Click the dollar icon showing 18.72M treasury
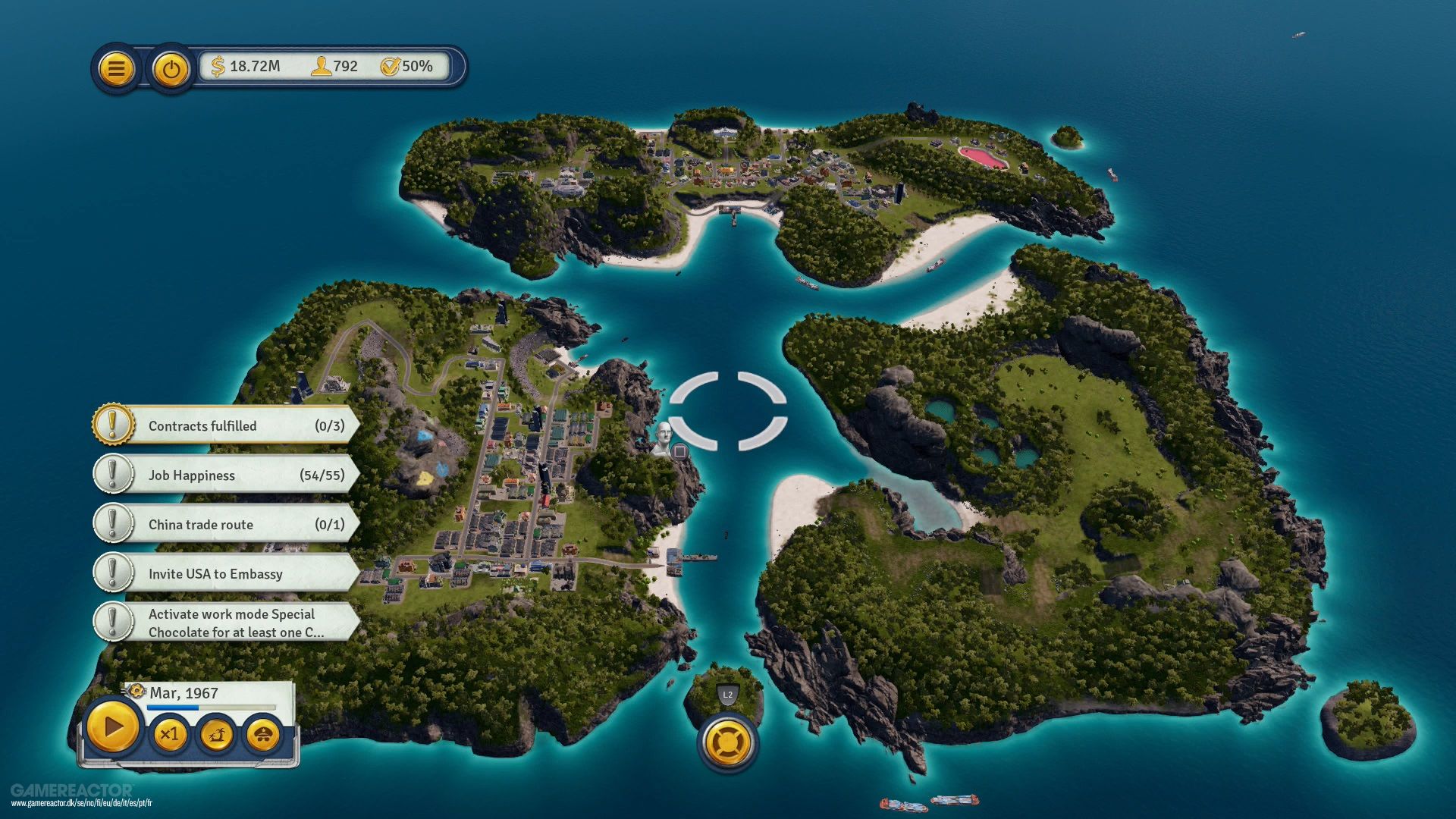1456x819 pixels. (x=218, y=67)
